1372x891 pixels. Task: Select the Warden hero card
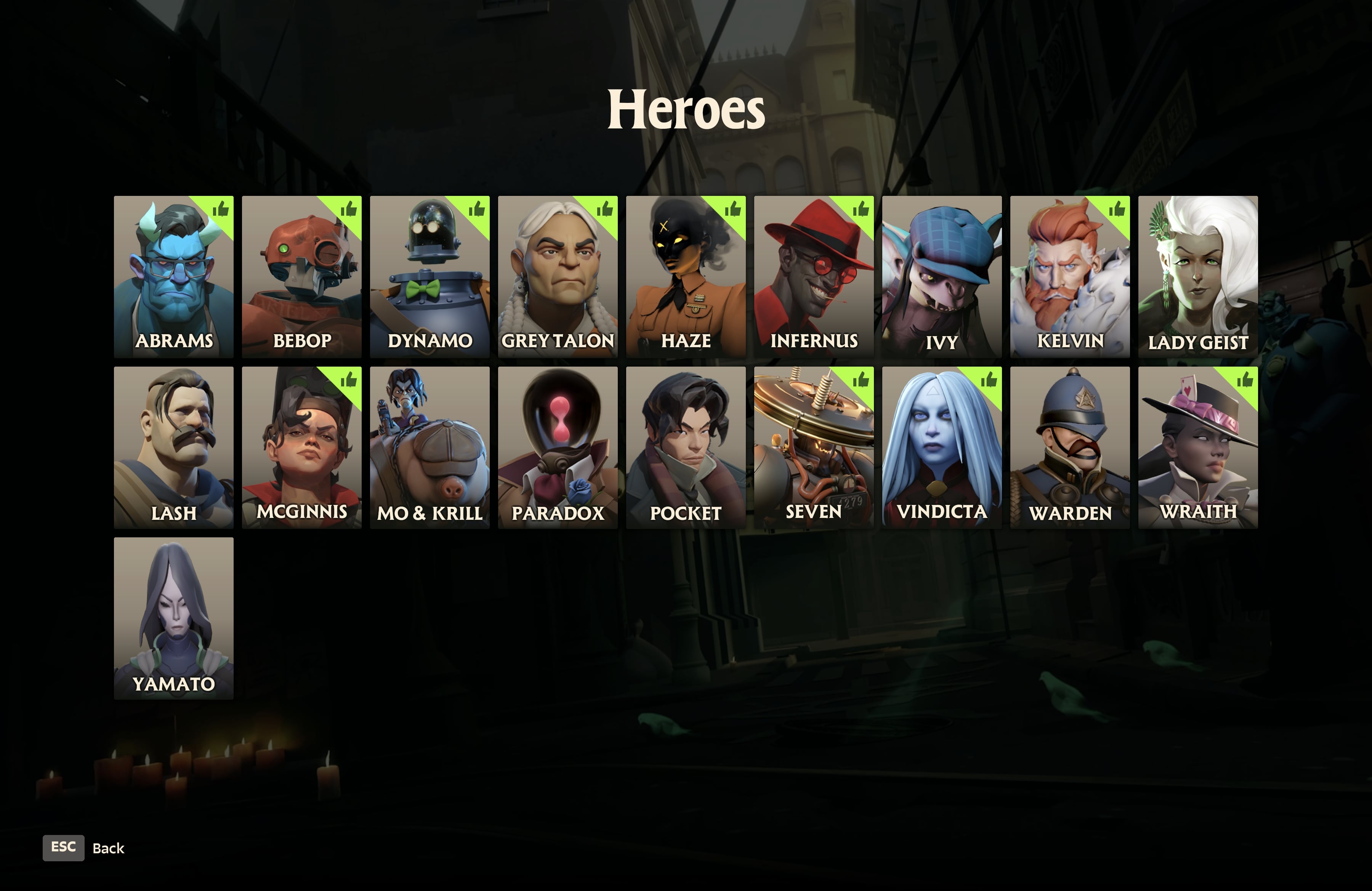(1069, 447)
